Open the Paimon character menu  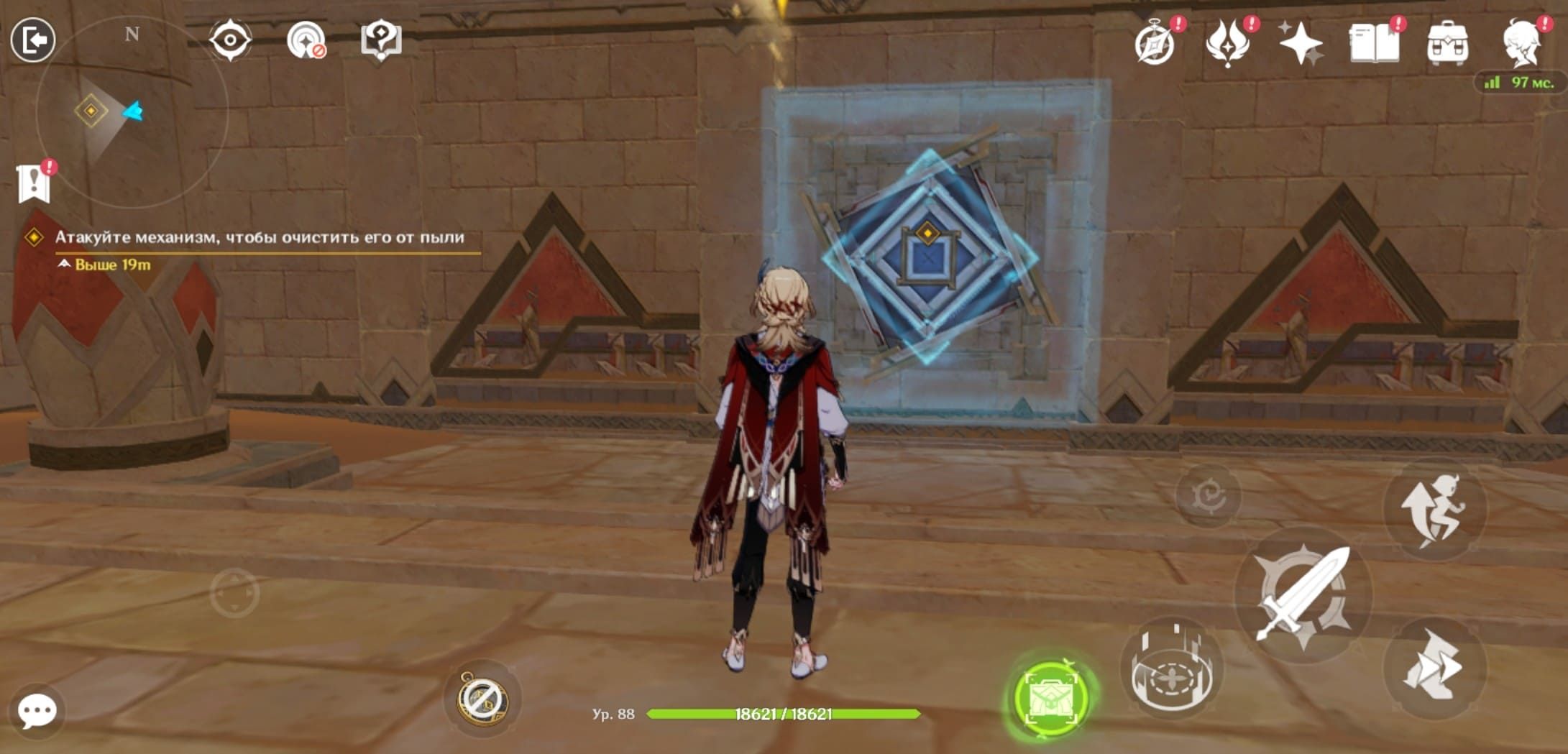1521,43
